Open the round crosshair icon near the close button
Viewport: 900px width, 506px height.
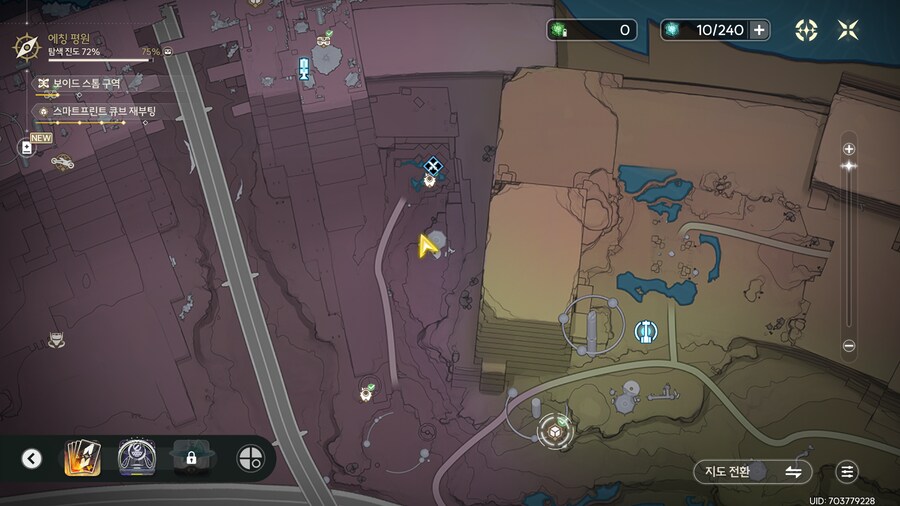tap(806, 30)
